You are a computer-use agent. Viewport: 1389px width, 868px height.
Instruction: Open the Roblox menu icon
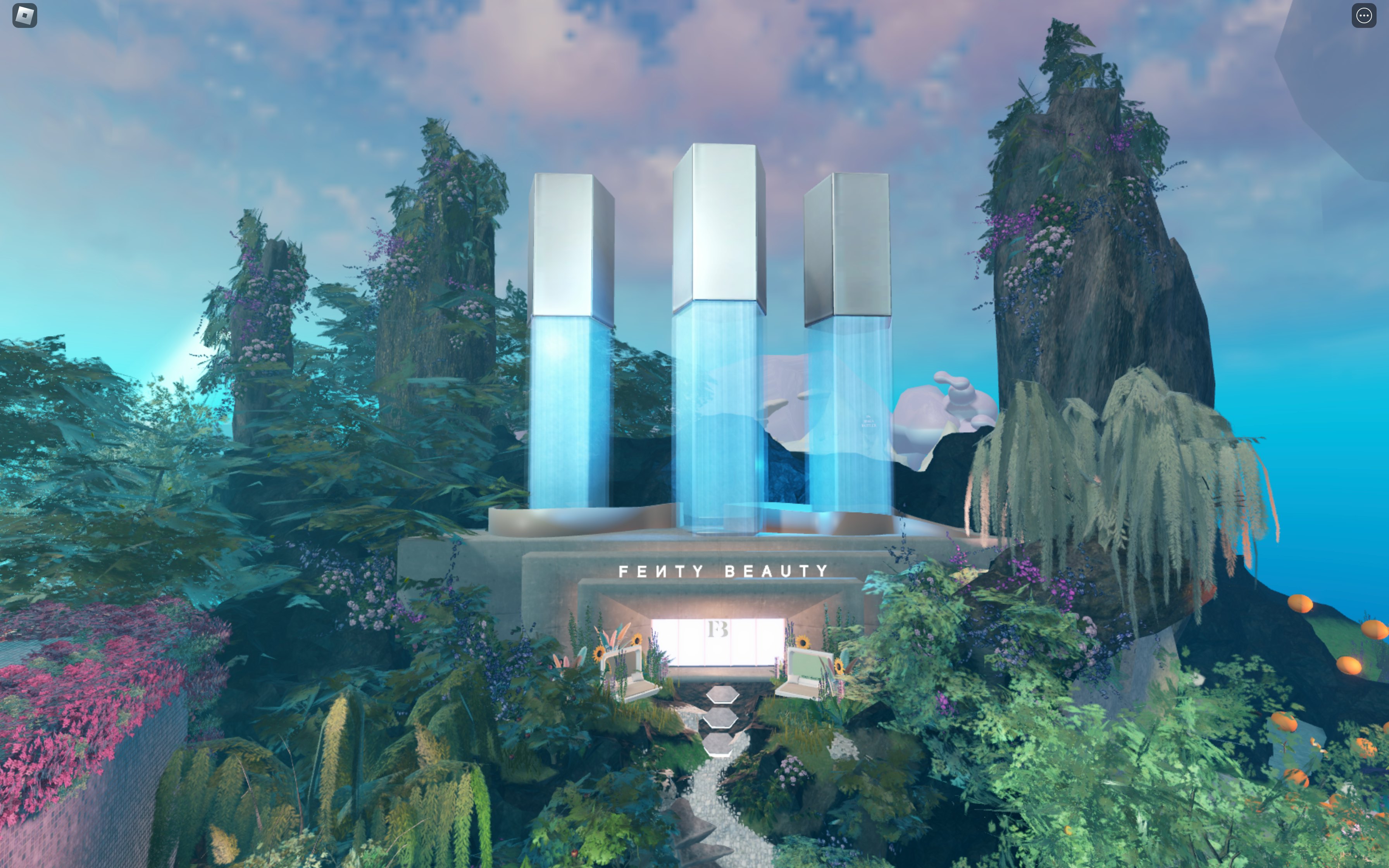(x=25, y=15)
